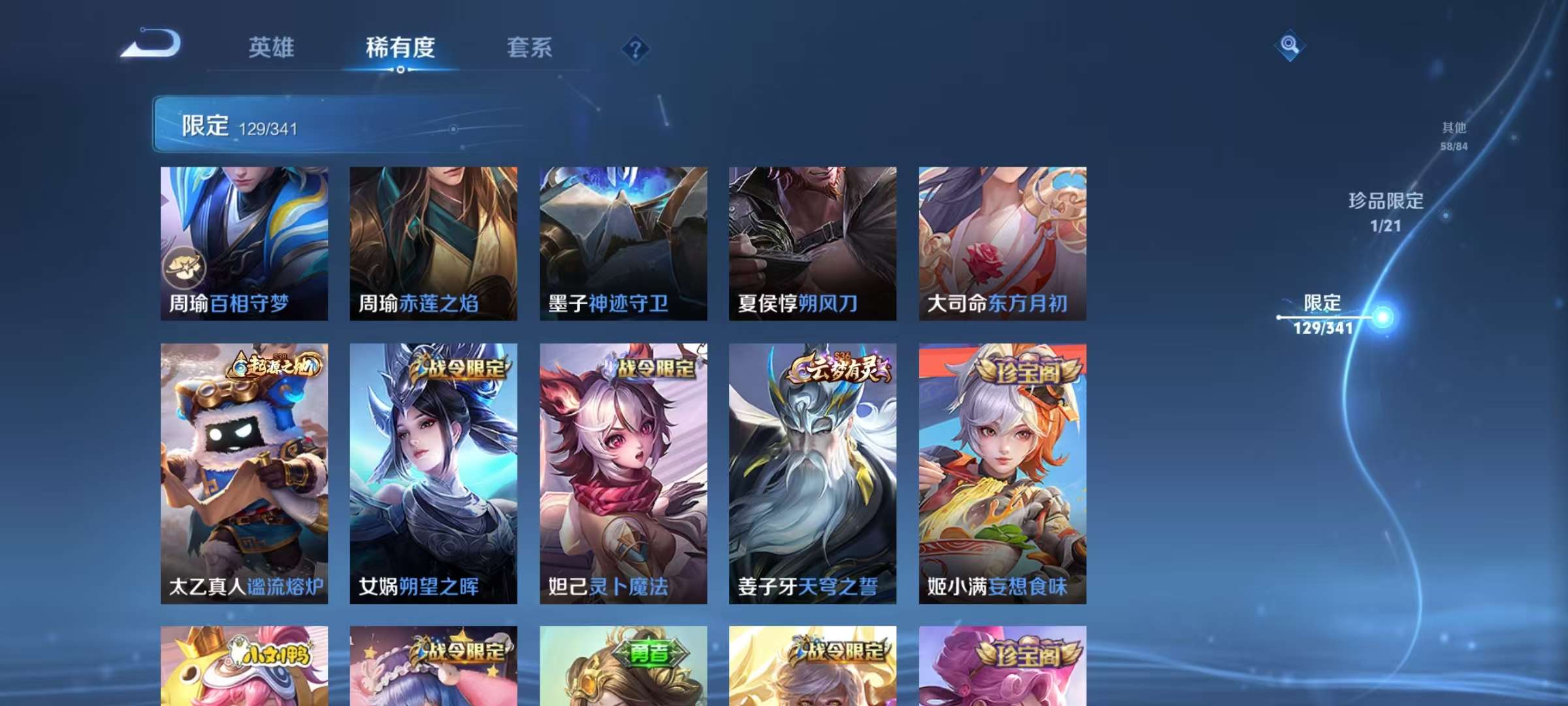Select the 稀有度 tab
Image resolution: width=1568 pixels, height=706 pixels.
tap(400, 47)
